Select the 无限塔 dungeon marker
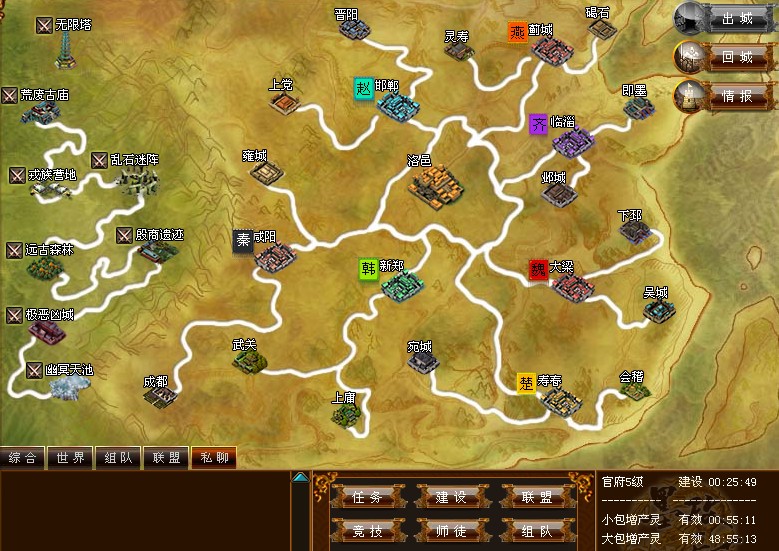Viewport: 779px width, 551px height. [64, 48]
